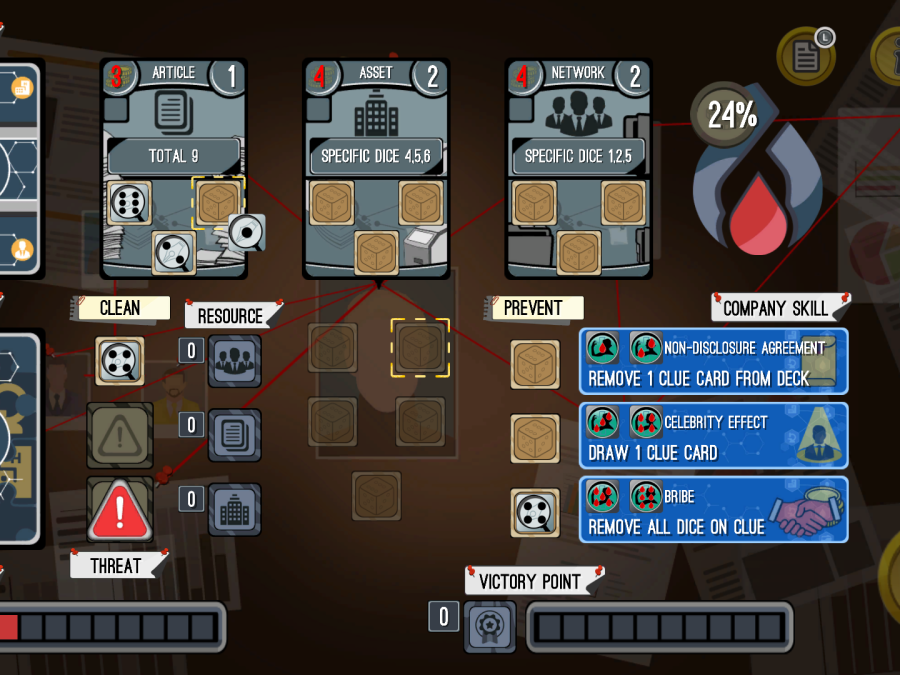Open the document log icon
900x675 pixels.
(x=805, y=54)
